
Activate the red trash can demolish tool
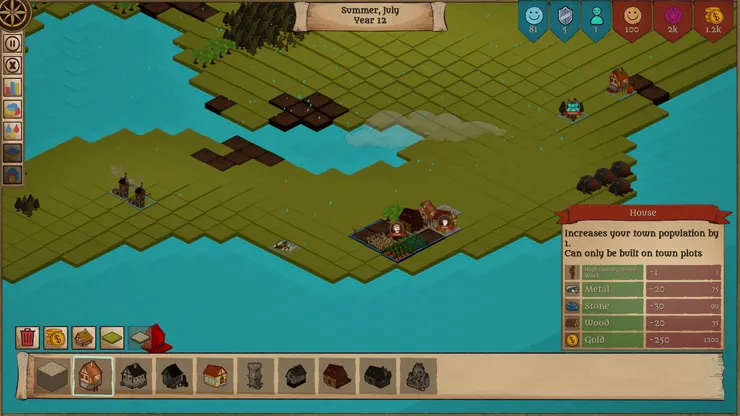point(27,338)
